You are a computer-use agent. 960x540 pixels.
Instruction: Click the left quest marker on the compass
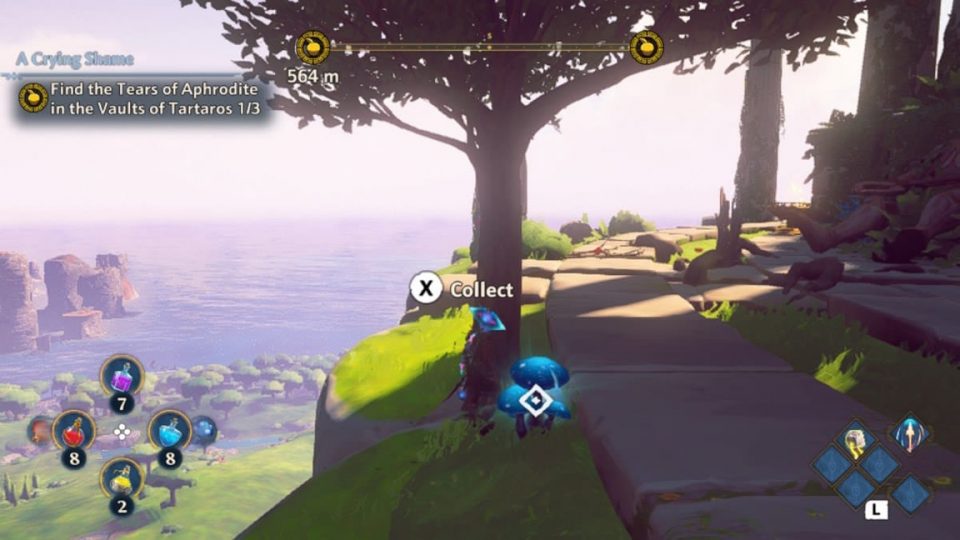(313, 47)
